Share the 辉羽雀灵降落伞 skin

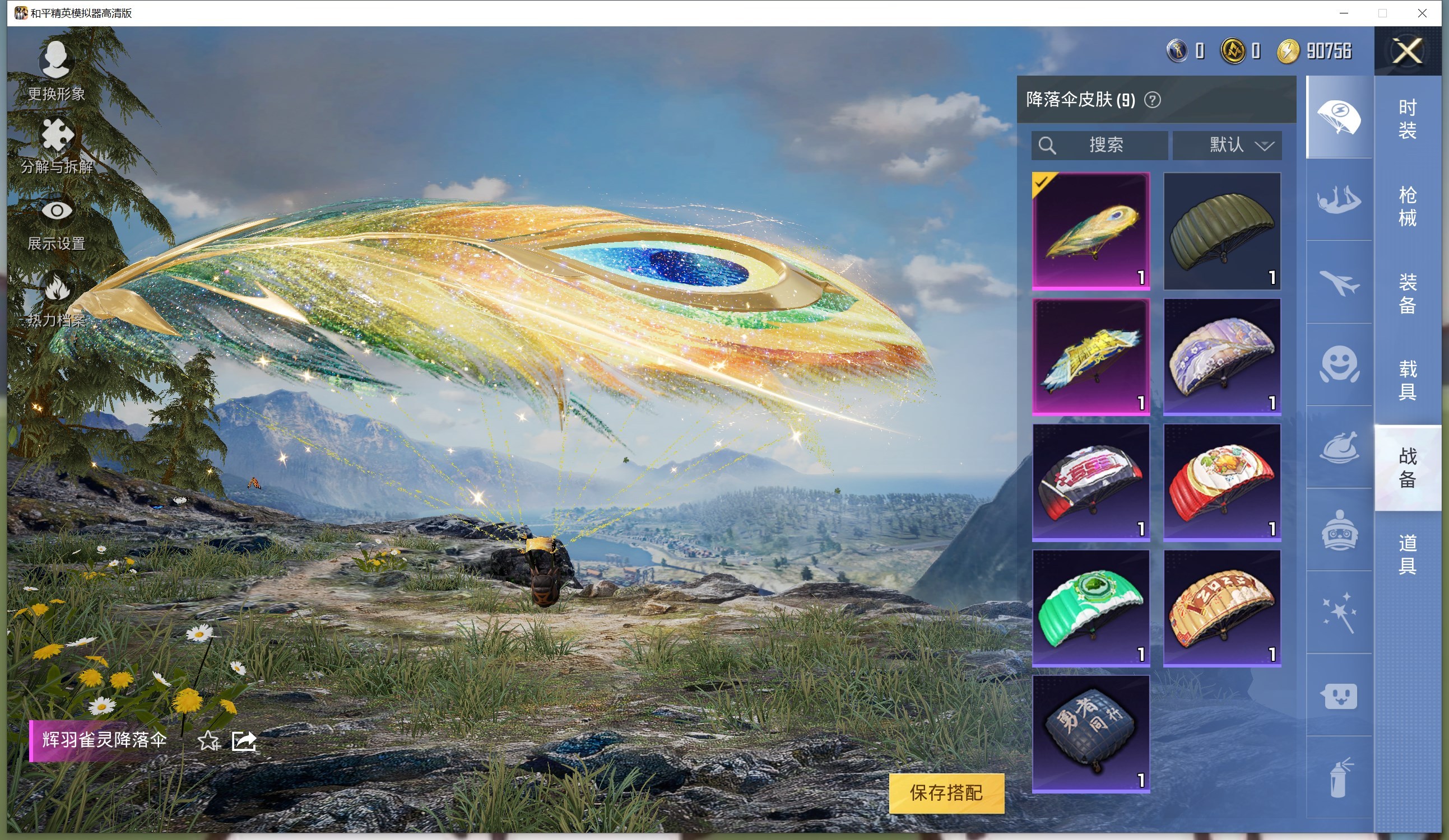pos(244,741)
